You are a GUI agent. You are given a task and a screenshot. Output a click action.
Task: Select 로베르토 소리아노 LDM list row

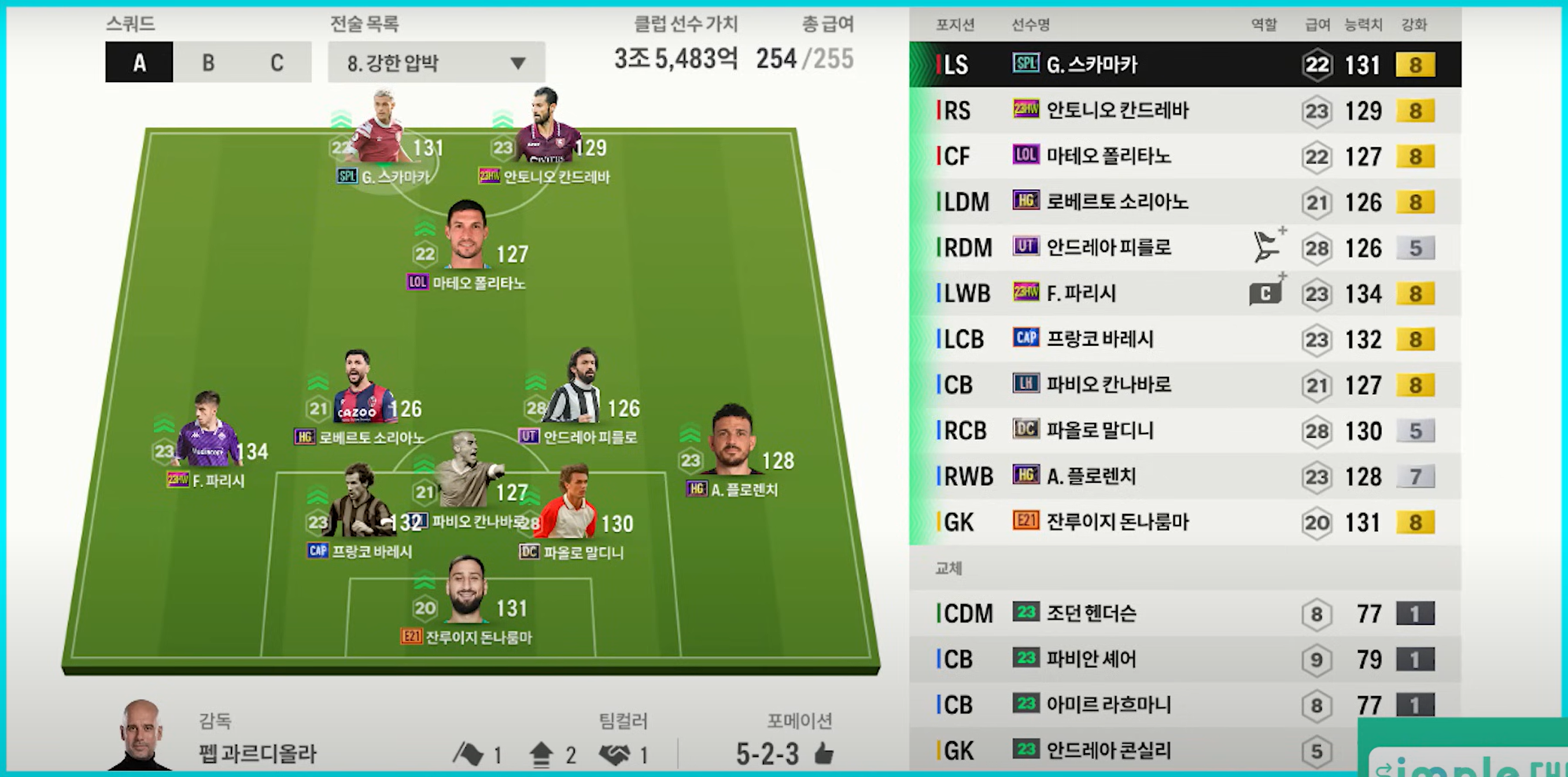pyautogui.click(x=1185, y=202)
